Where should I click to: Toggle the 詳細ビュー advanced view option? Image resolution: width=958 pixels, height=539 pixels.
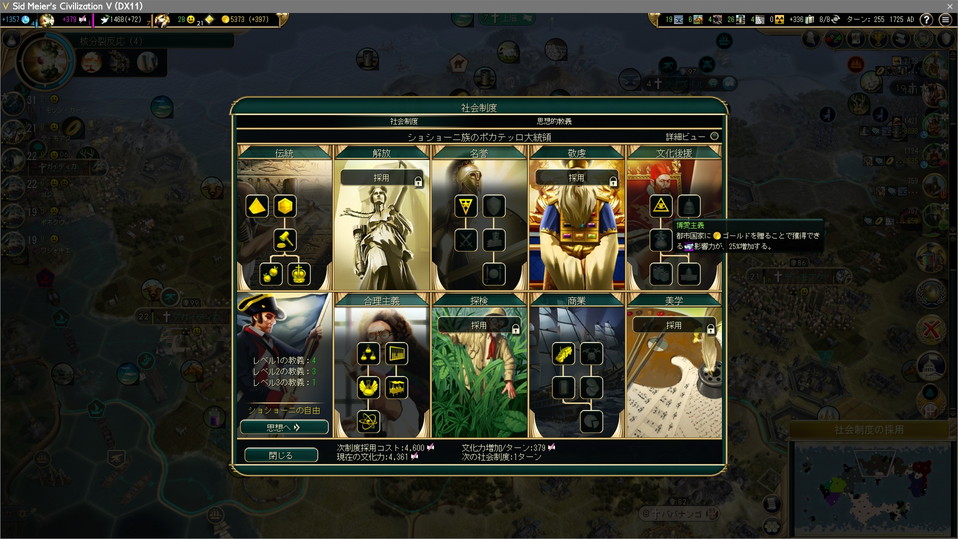coord(714,136)
